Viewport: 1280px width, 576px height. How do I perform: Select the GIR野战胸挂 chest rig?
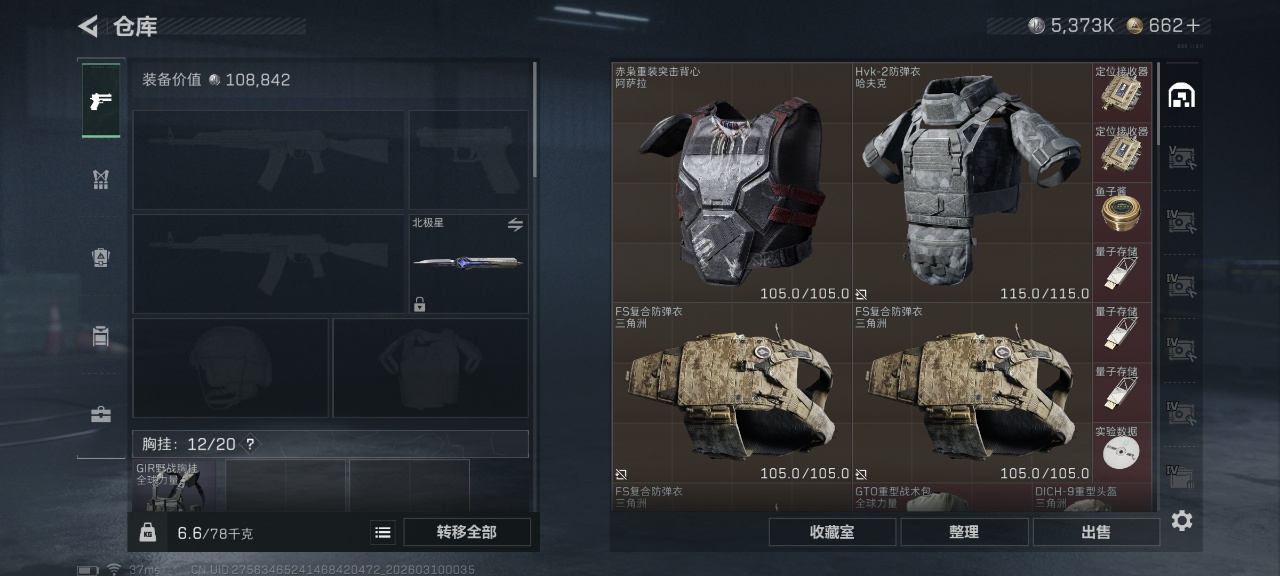(174, 486)
